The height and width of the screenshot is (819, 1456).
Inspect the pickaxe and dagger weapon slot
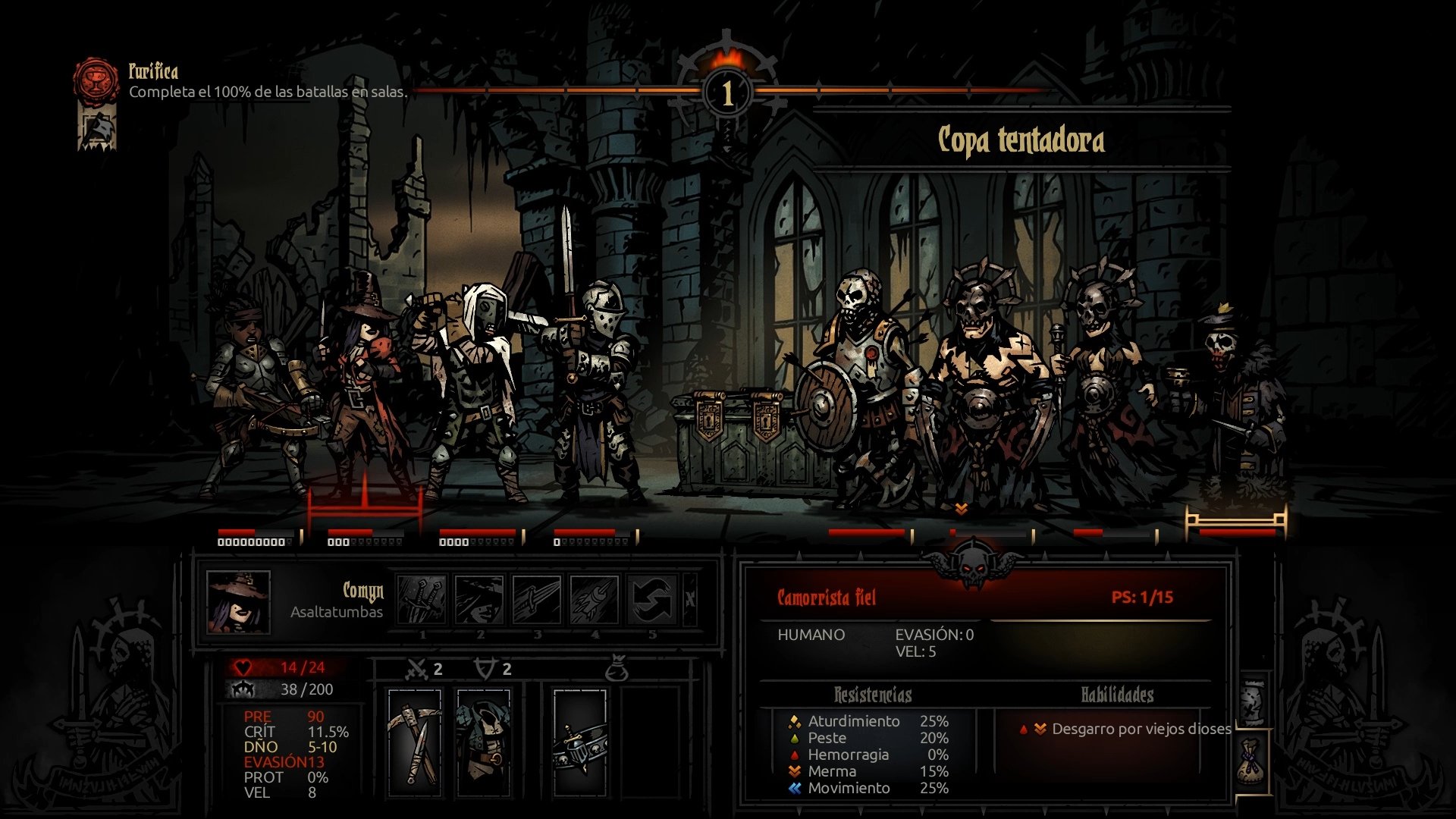point(414,743)
